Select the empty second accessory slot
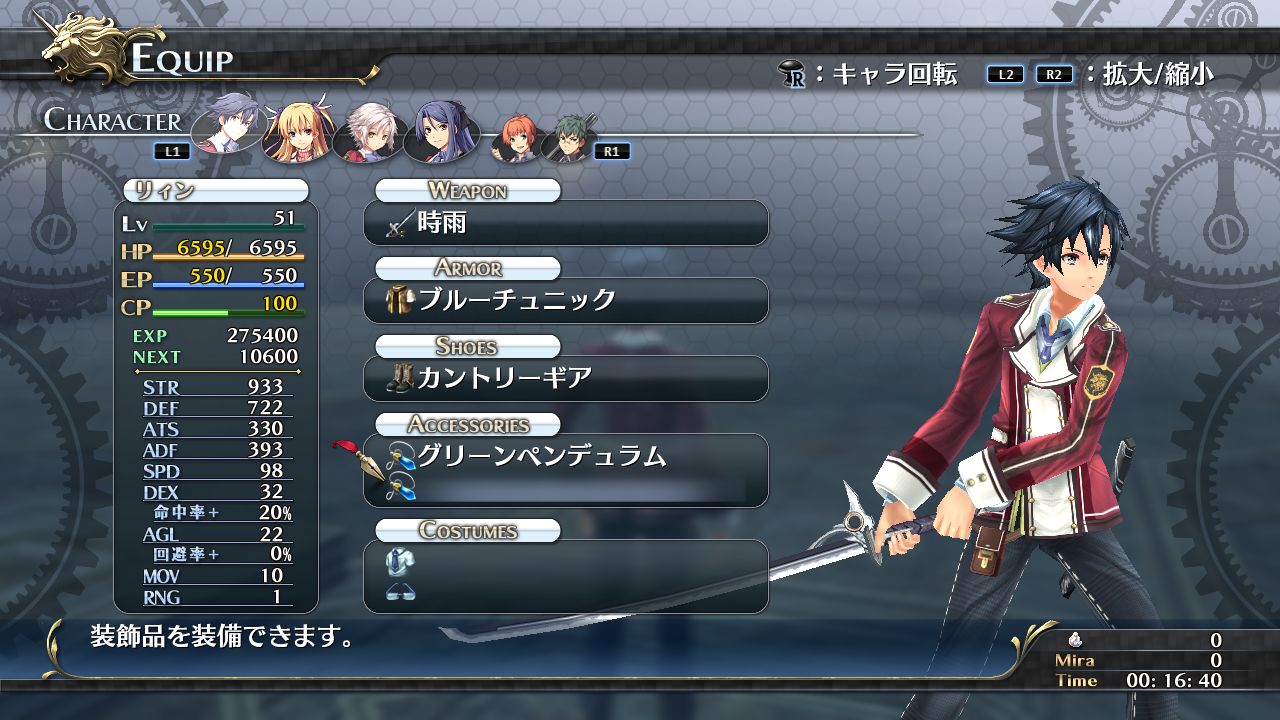The height and width of the screenshot is (720, 1280). click(566, 489)
